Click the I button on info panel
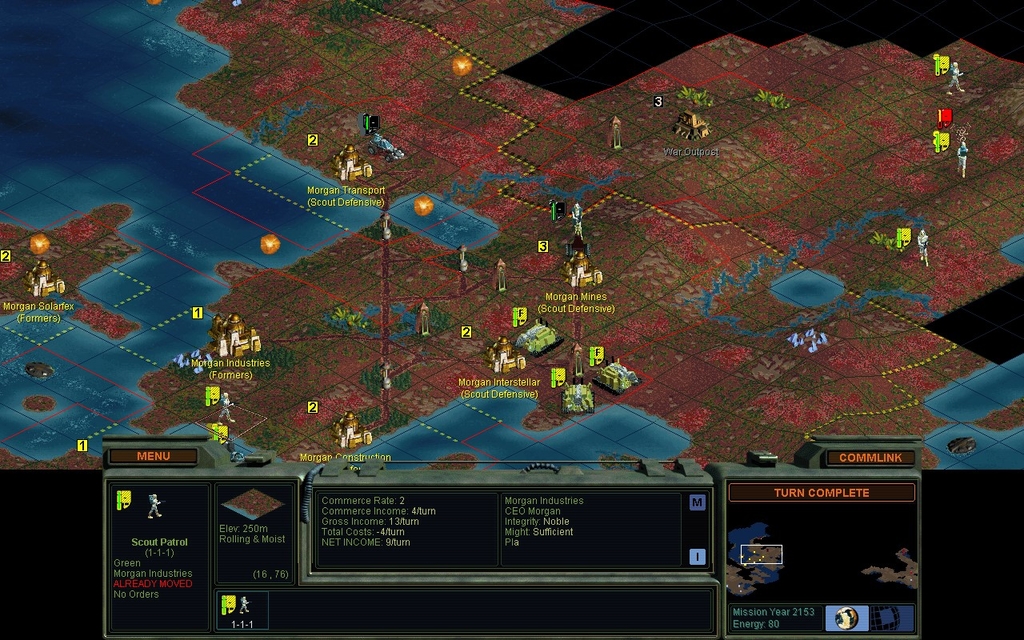Screen dimensions: 1024x640 (x=697, y=557)
